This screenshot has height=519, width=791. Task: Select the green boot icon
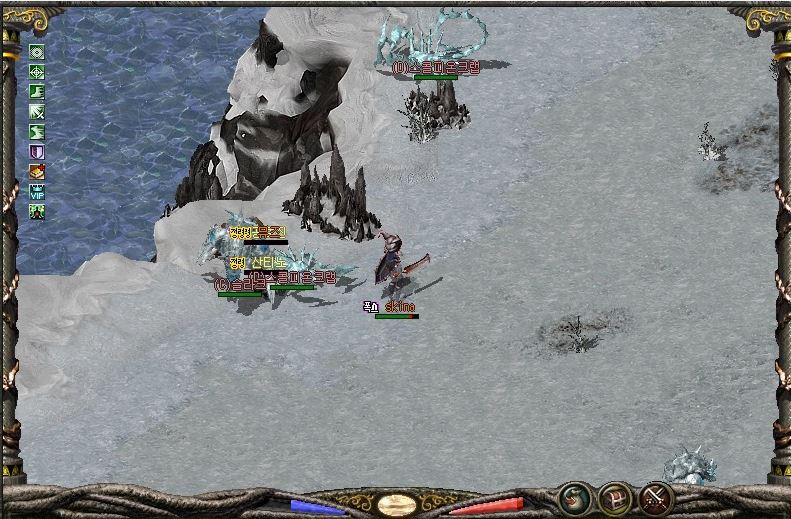pyautogui.click(x=37, y=92)
